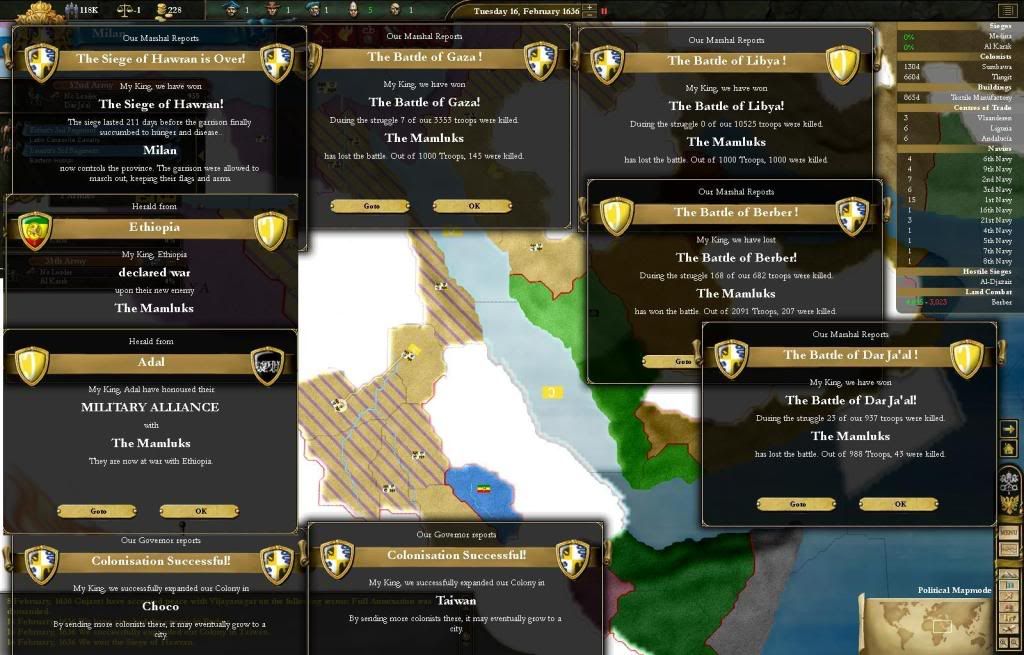Image resolution: width=1024 pixels, height=655 pixels.
Task: Click Goto on the Battle of Berber report
Action: (x=682, y=361)
